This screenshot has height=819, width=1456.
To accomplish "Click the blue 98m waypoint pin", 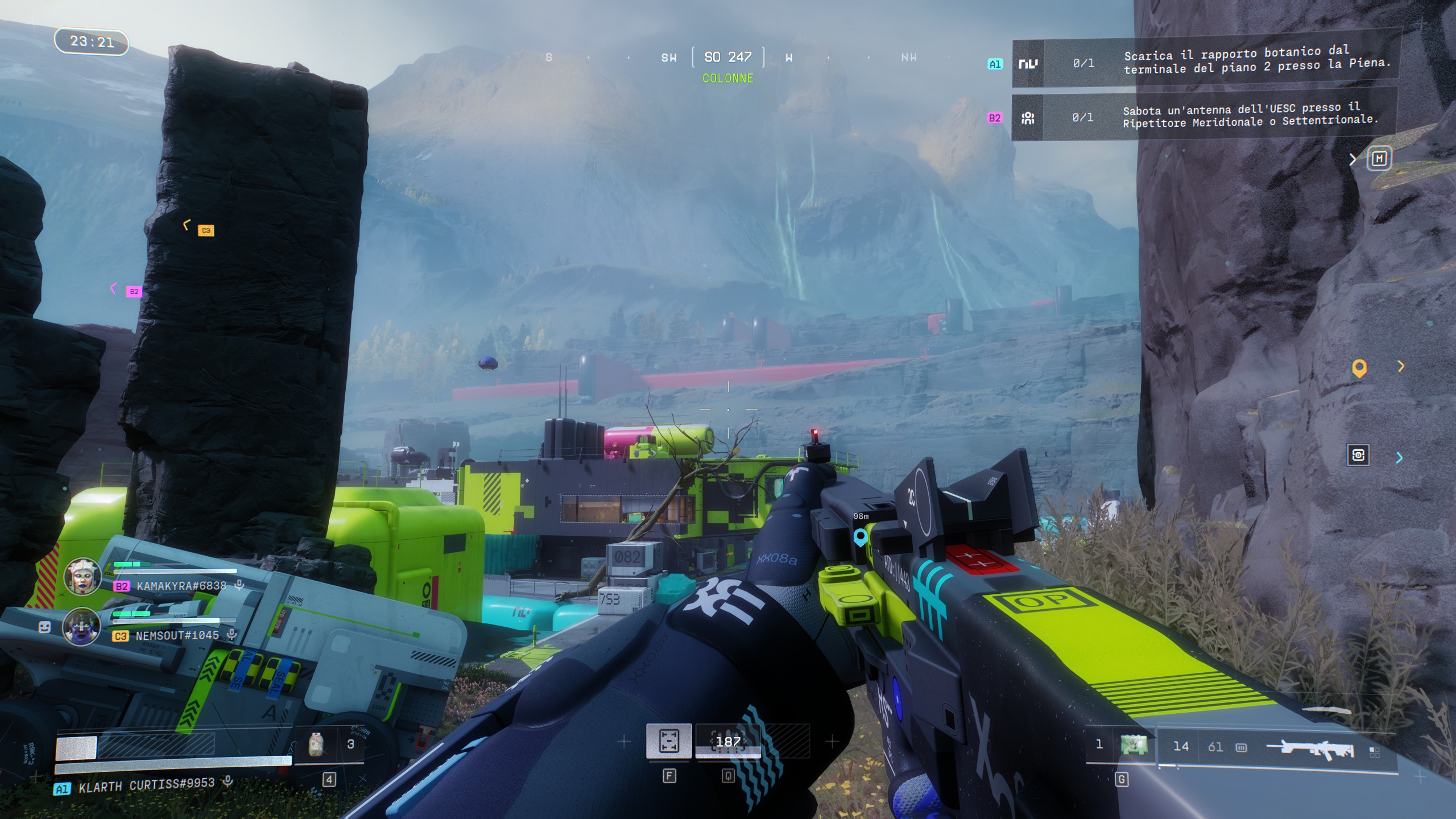I will coord(860,536).
